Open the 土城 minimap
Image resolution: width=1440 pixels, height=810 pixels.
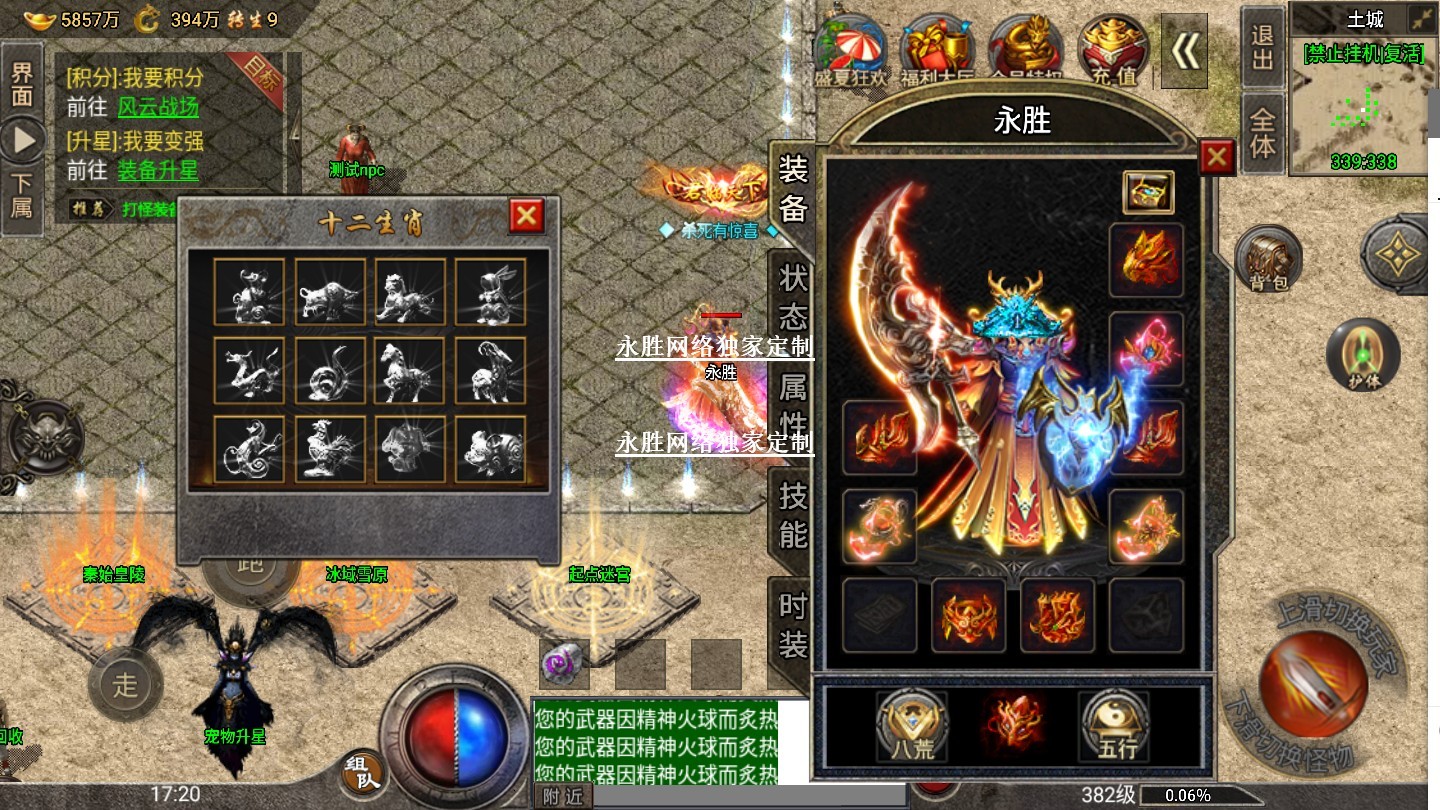click(1364, 100)
